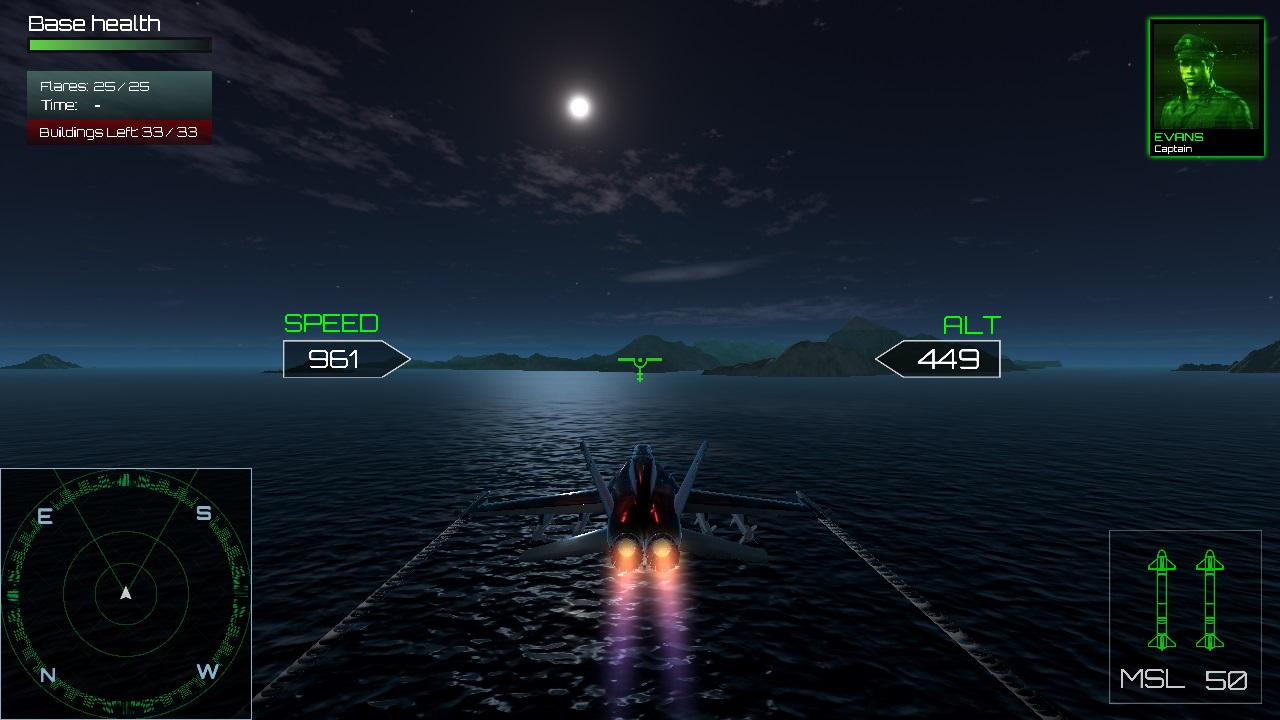Select the left missile icon in MSL panel
The width and height of the screenshot is (1280, 720).
(1163, 600)
